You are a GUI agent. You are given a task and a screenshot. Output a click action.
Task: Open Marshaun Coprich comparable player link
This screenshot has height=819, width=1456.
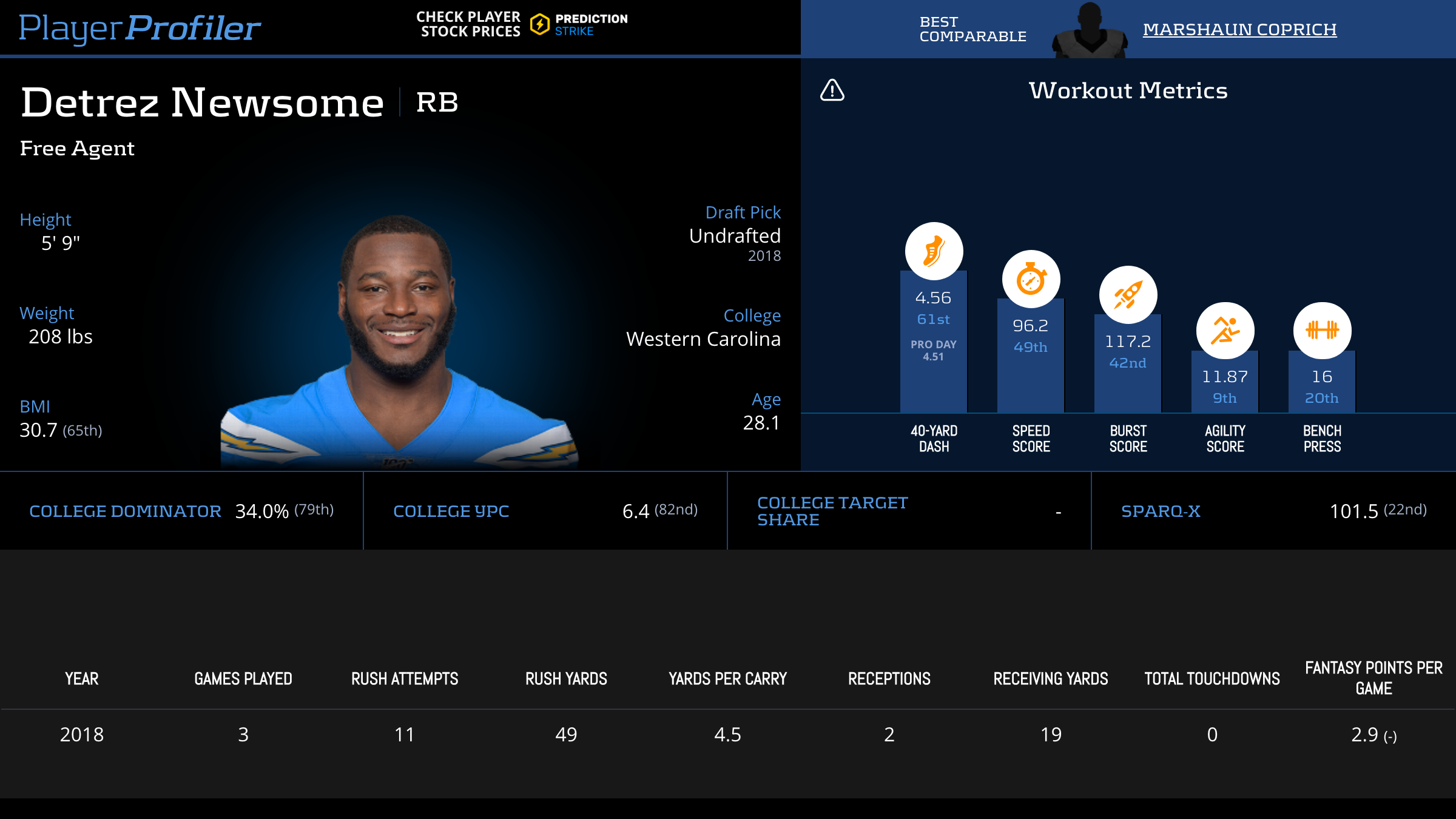point(1239,29)
